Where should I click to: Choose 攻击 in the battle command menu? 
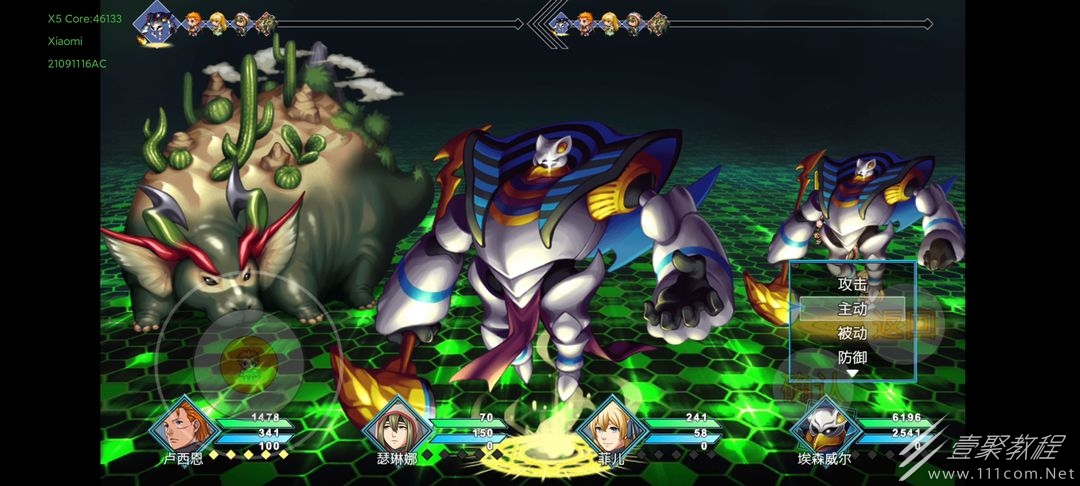(x=852, y=284)
